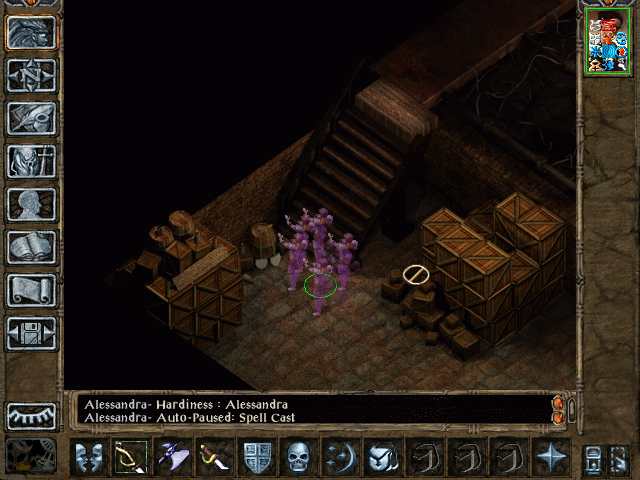Open the inventory screen
Screen dimensions: 640x480
tap(32, 161)
